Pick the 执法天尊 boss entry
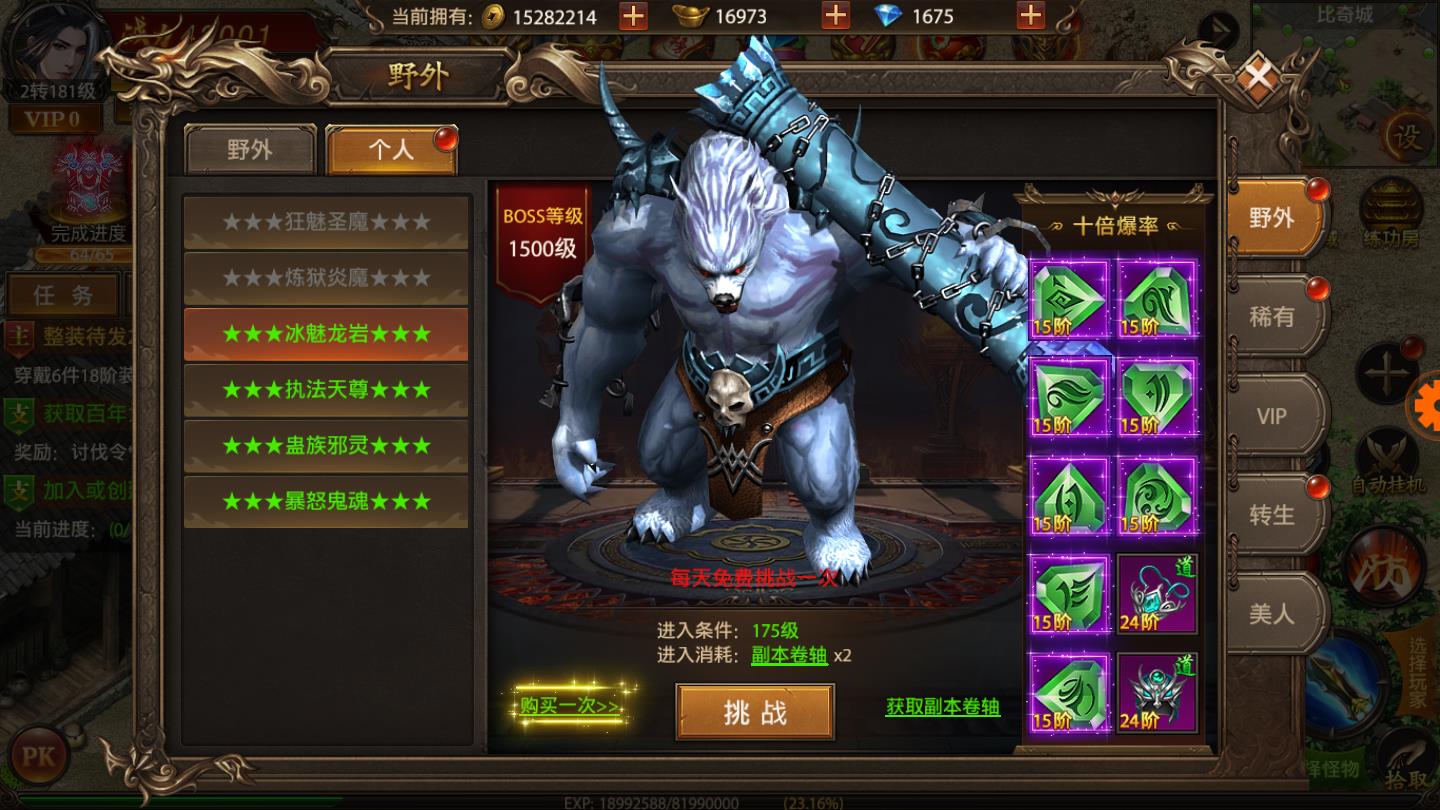The image size is (1440, 810). tap(326, 390)
